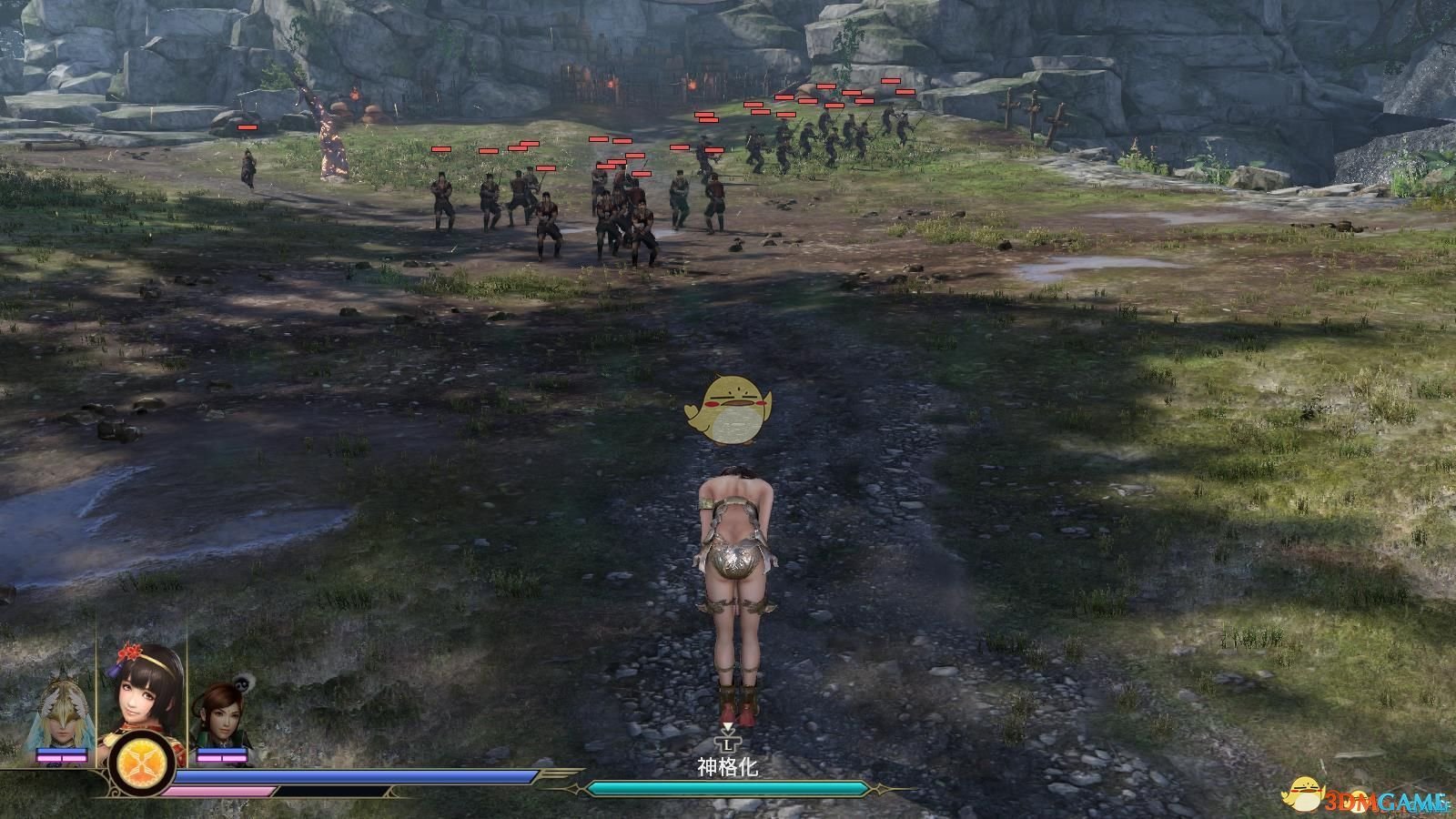The image size is (1456, 819).
Task: Click the L button prompt icon
Action: [728, 743]
